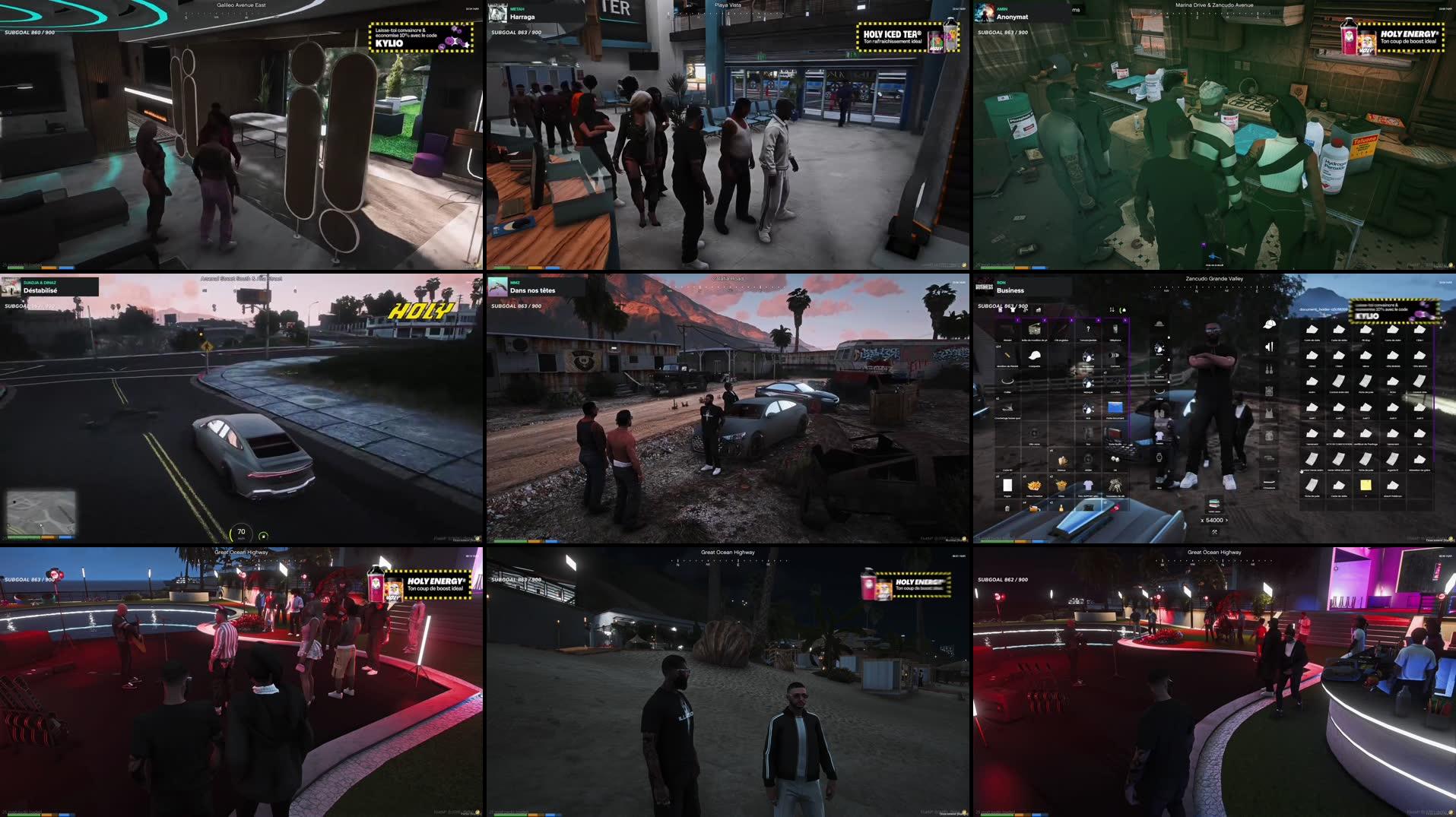Switch to inventory hotbar tab 1
The height and width of the screenshot is (817, 1456).
point(1017,320)
